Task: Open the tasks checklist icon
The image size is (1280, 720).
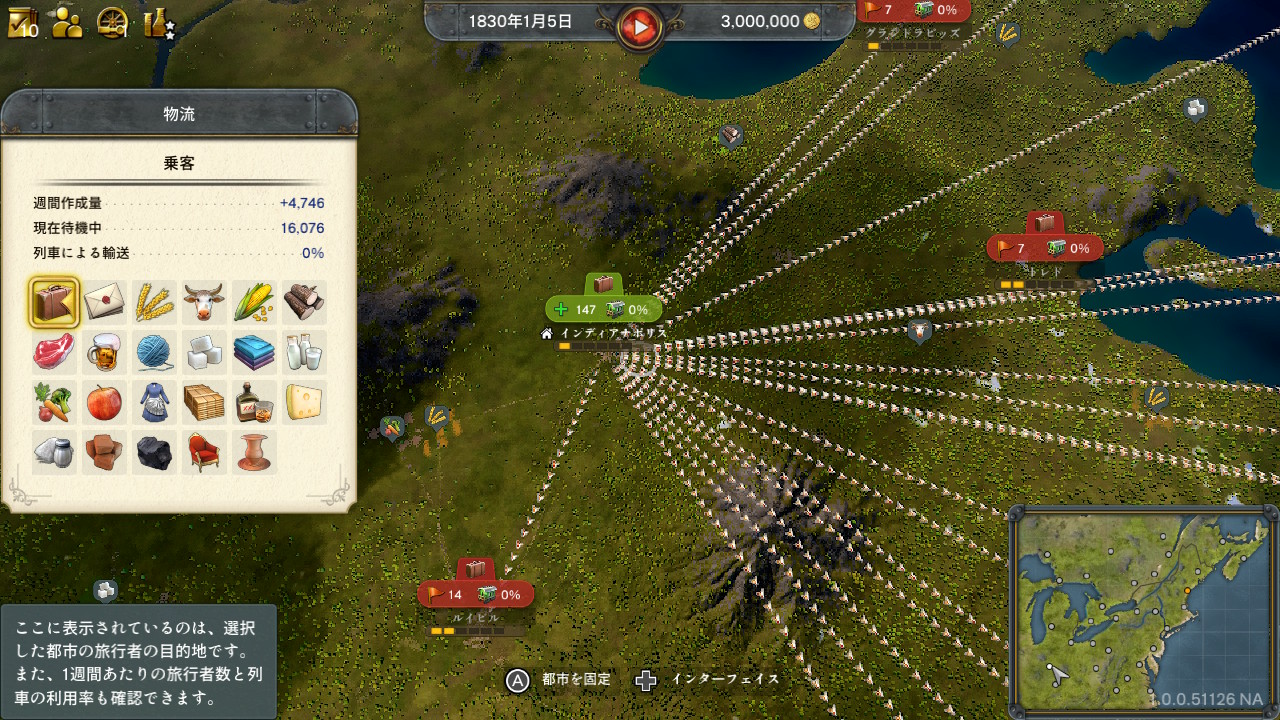Action: [x=22, y=22]
